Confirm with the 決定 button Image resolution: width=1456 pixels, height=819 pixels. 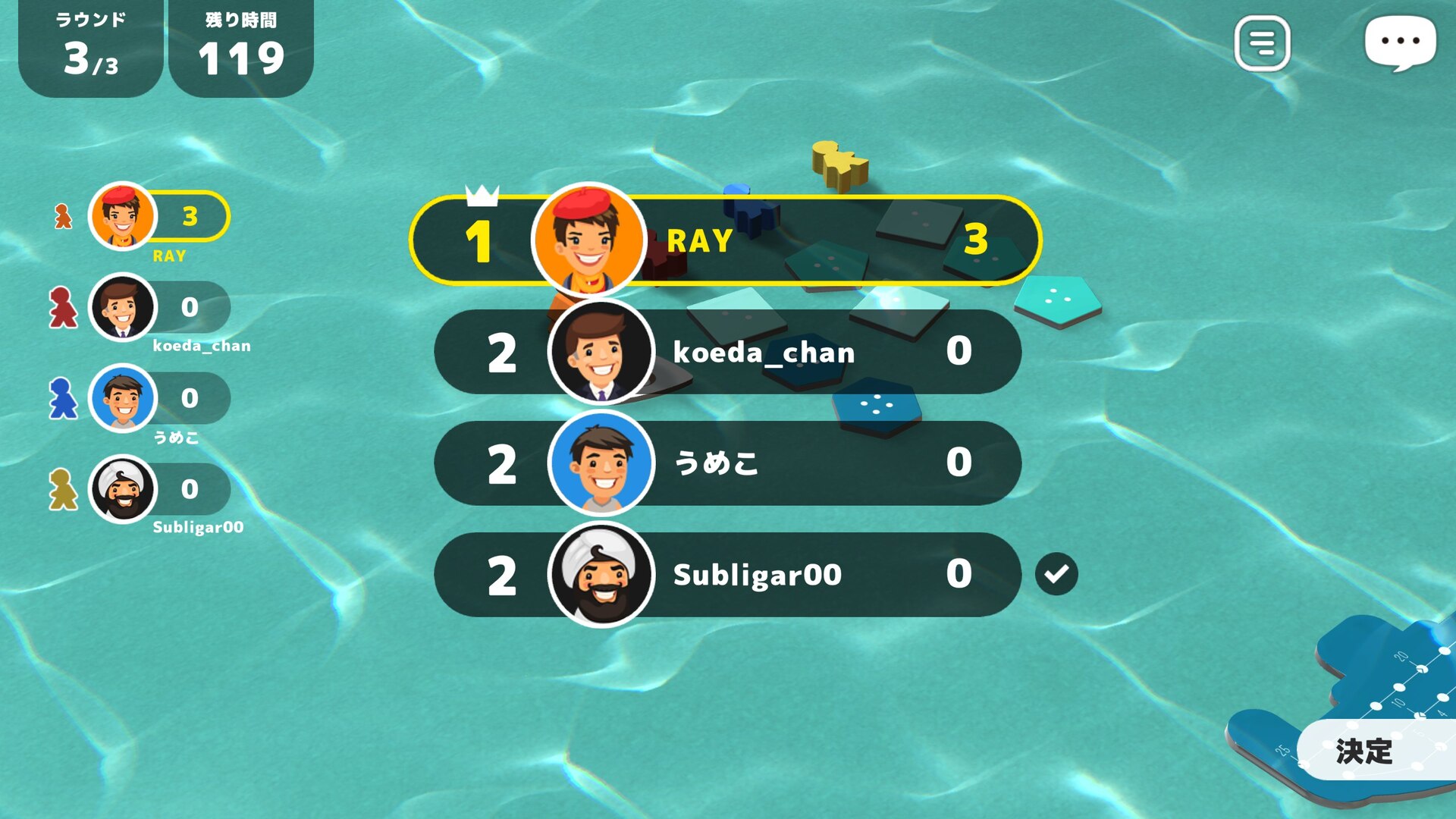(x=1365, y=751)
